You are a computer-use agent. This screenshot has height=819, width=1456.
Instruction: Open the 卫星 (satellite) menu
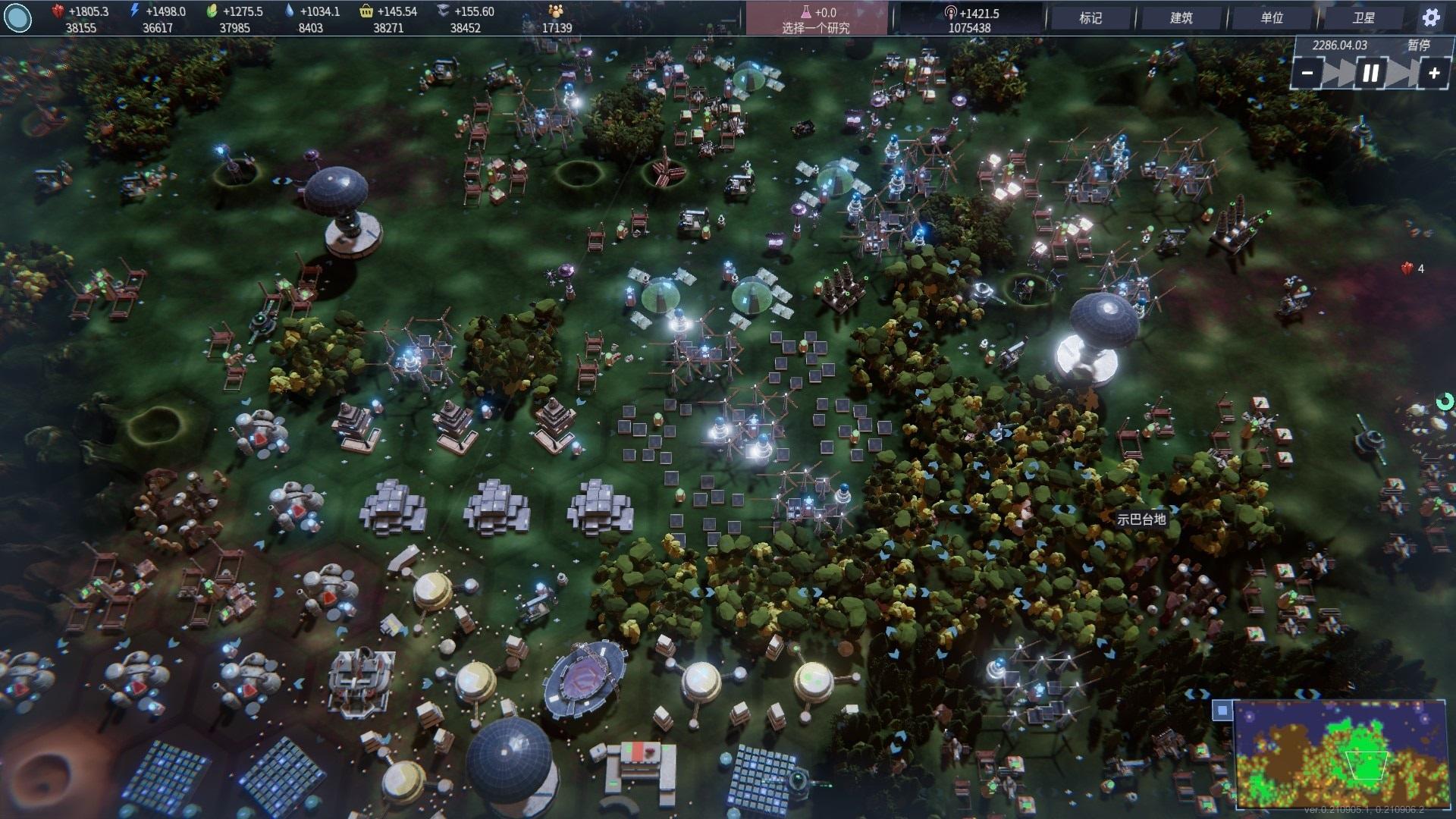(1363, 18)
